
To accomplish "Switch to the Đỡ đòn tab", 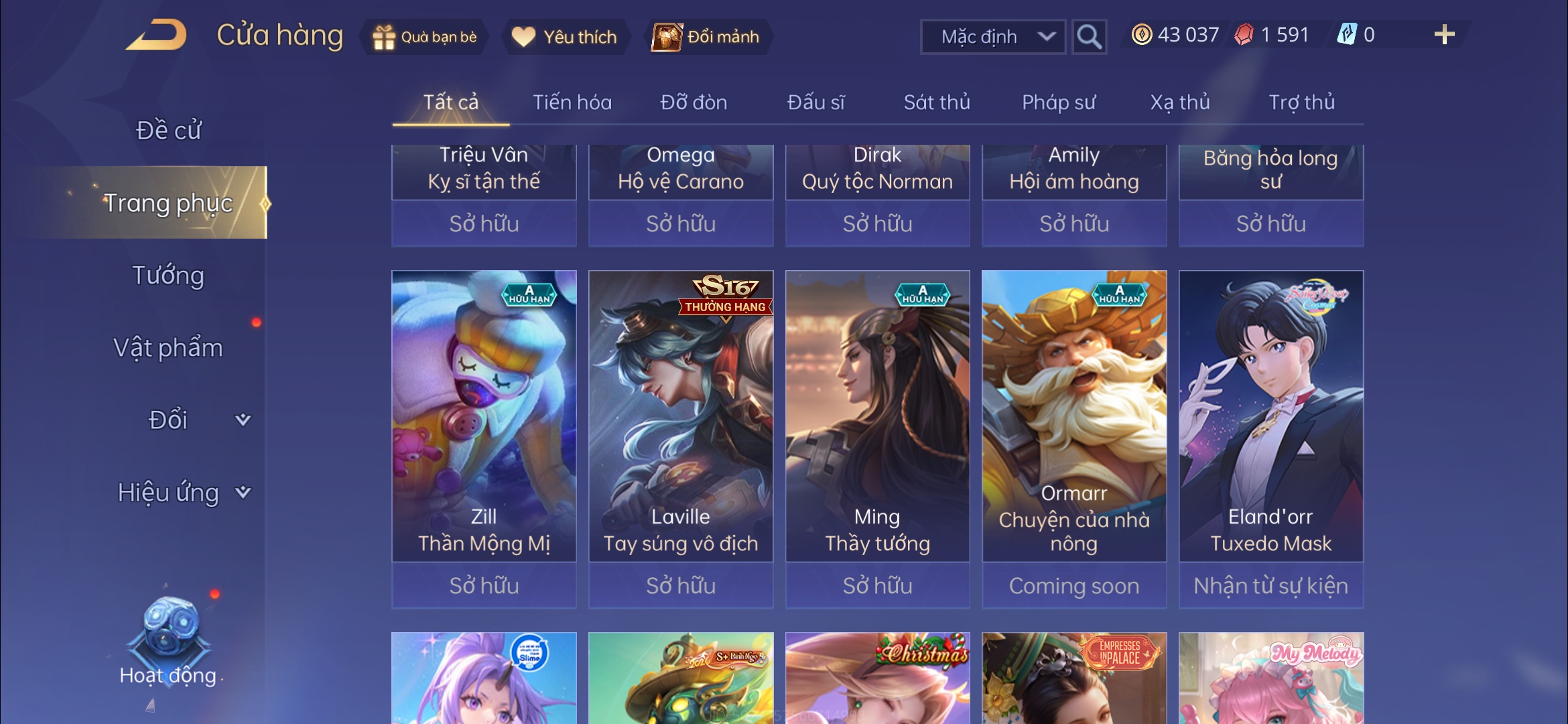I will (694, 103).
